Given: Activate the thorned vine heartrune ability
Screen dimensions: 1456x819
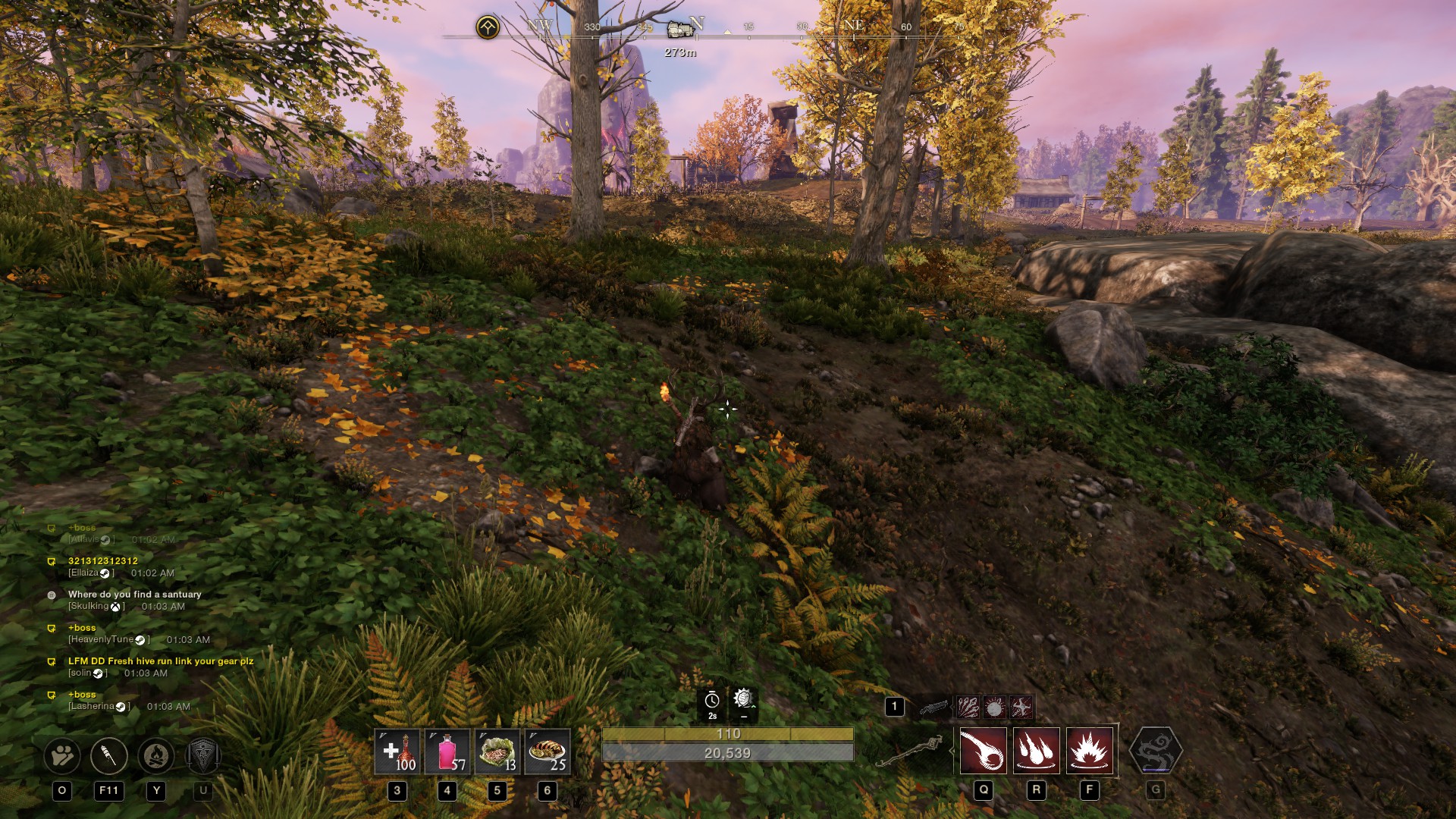Looking at the screenshot, I should click(1155, 751).
